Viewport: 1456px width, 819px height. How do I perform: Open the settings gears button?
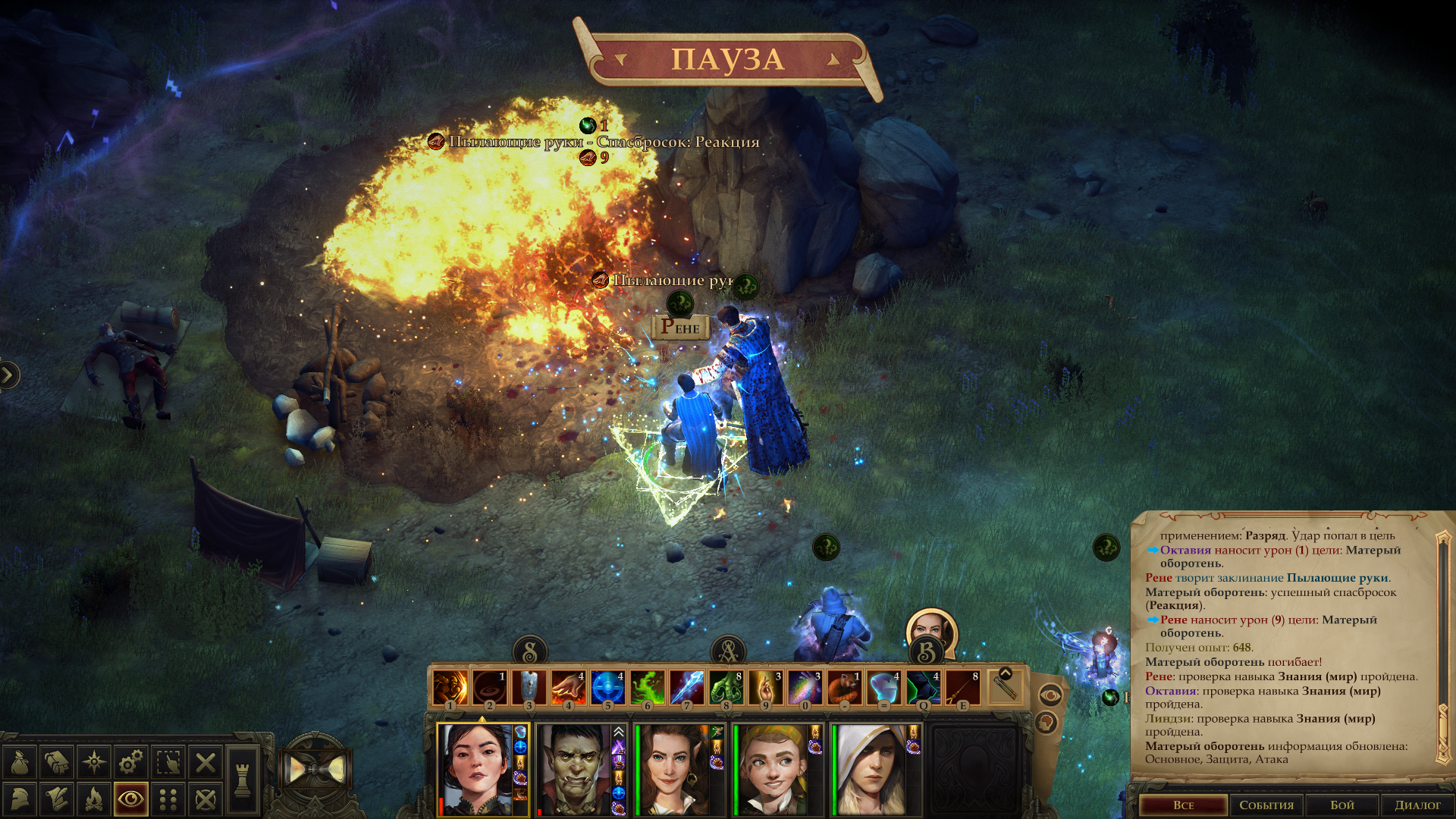(x=131, y=762)
